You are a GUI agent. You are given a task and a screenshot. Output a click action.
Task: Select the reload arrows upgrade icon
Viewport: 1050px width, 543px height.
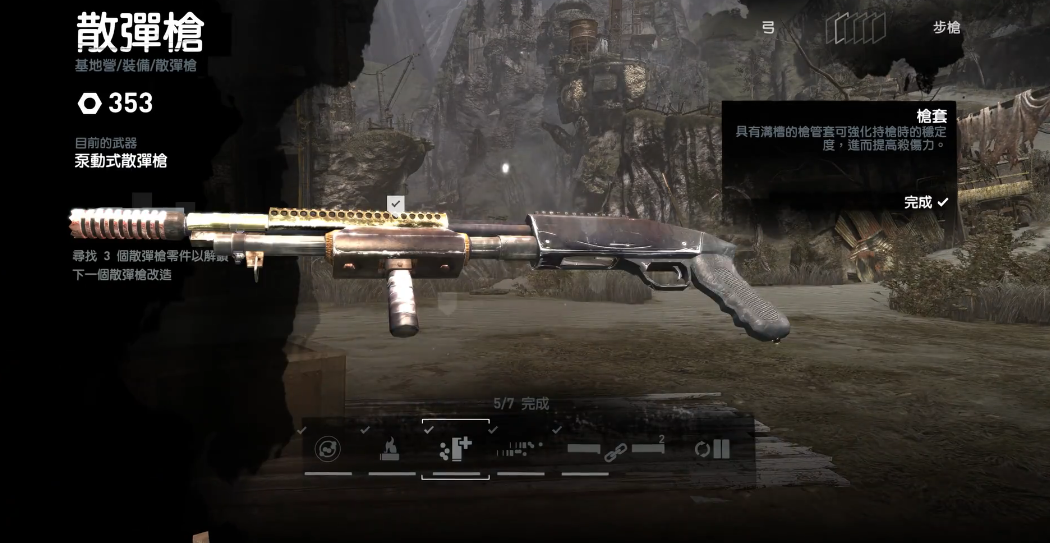[712, 450]
